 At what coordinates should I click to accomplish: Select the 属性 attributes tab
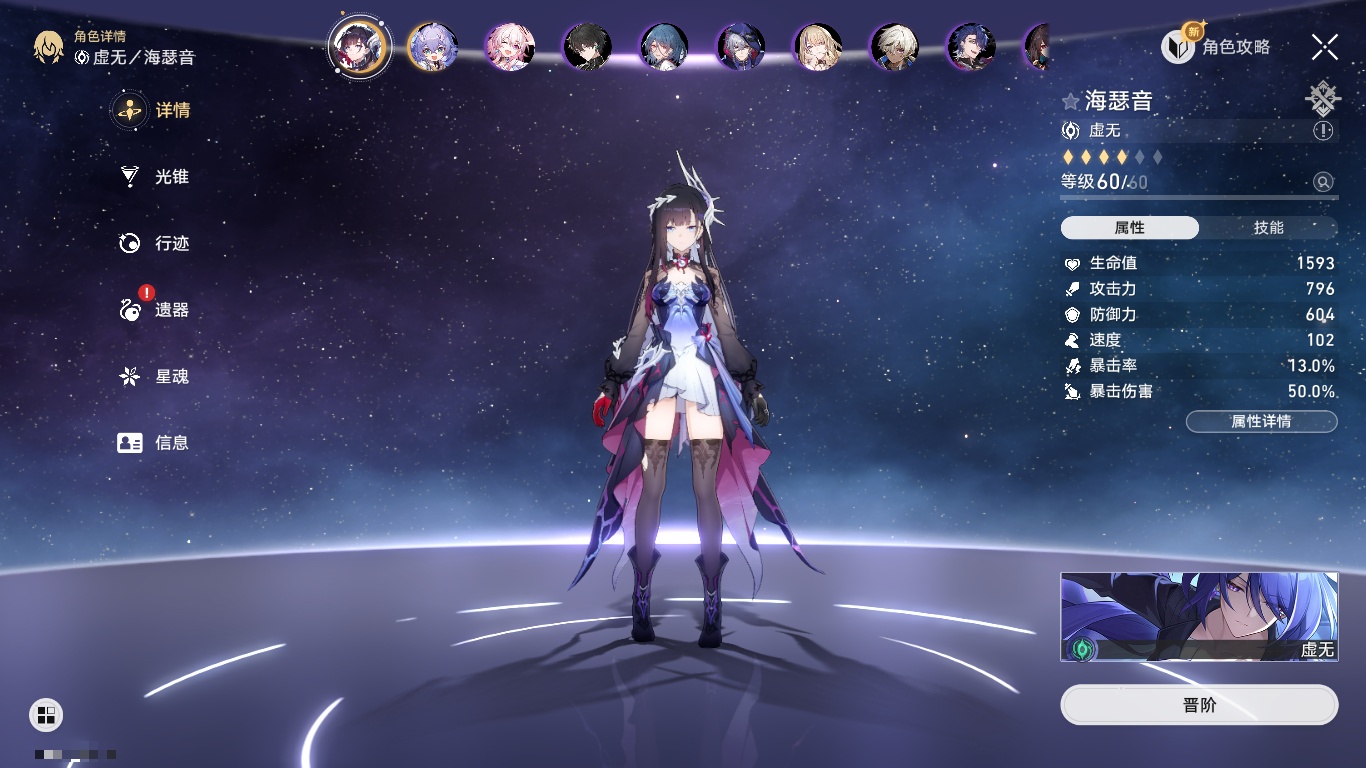click(x=1130, y=228)
